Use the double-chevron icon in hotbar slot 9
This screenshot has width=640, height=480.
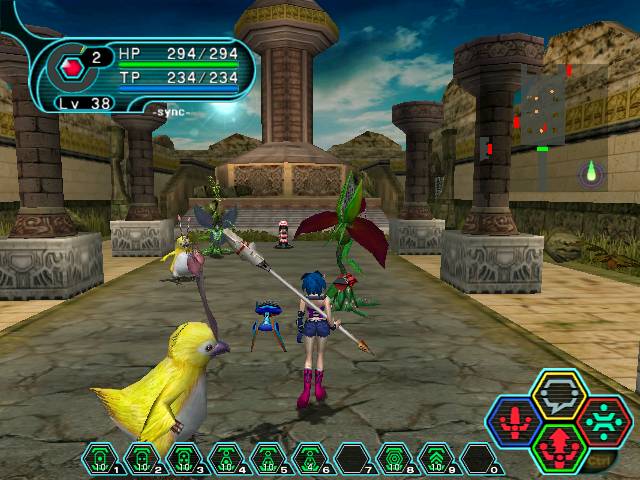436,460
